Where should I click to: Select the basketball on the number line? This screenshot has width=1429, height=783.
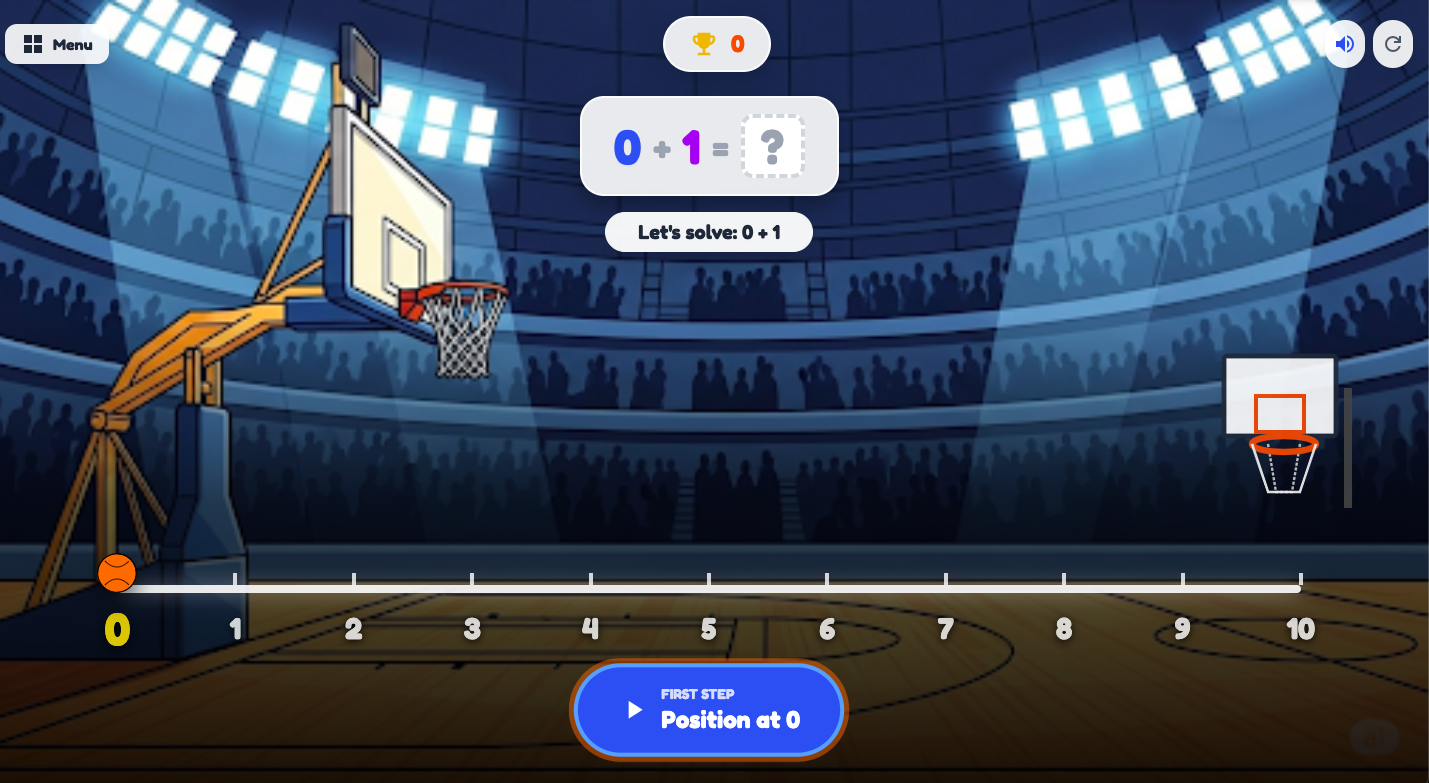coord(117,573)
